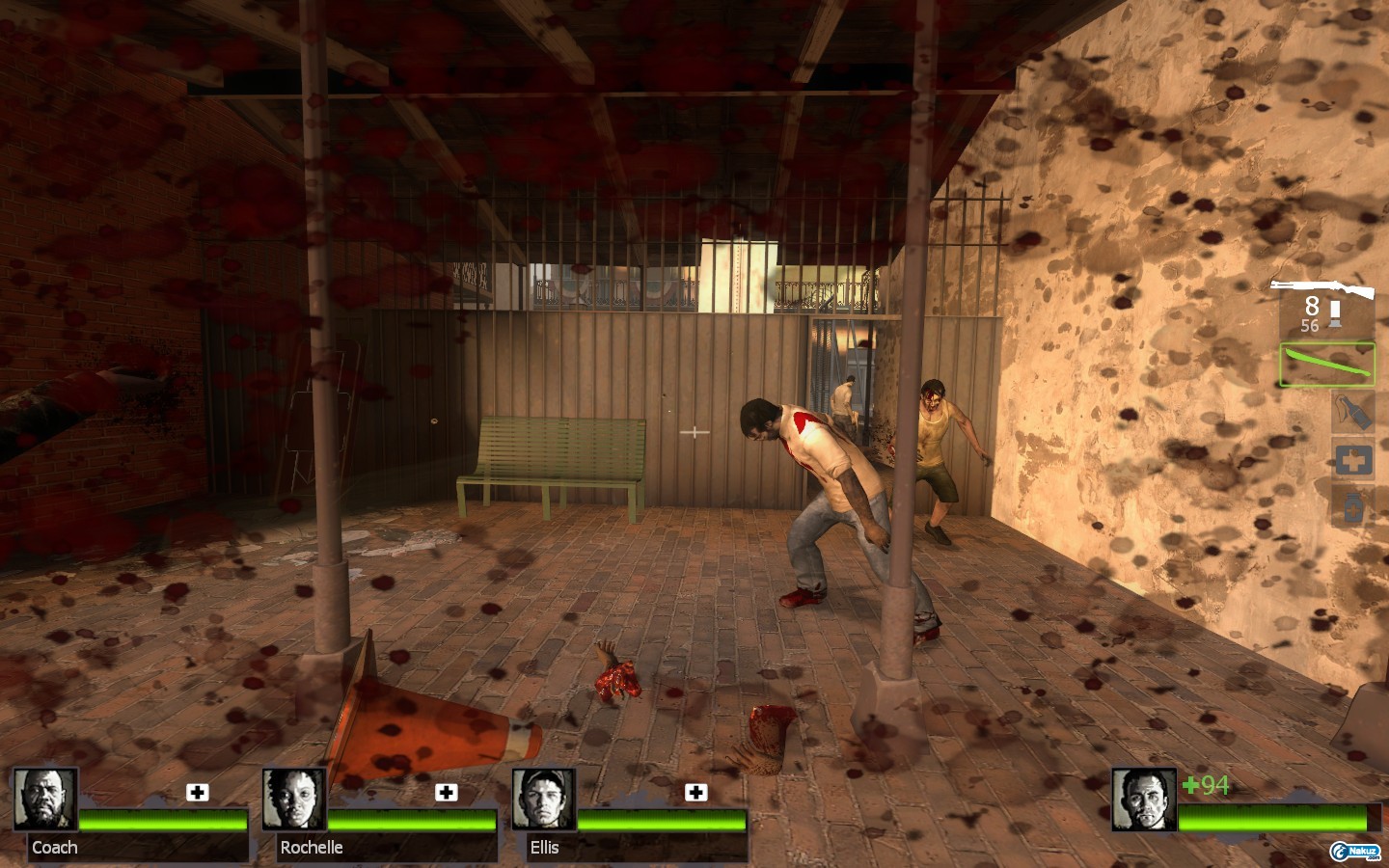This screenshot has width=1389, height=868.
Task: Click the Nakuz watermark logo
Action: tap(1354, 851)
